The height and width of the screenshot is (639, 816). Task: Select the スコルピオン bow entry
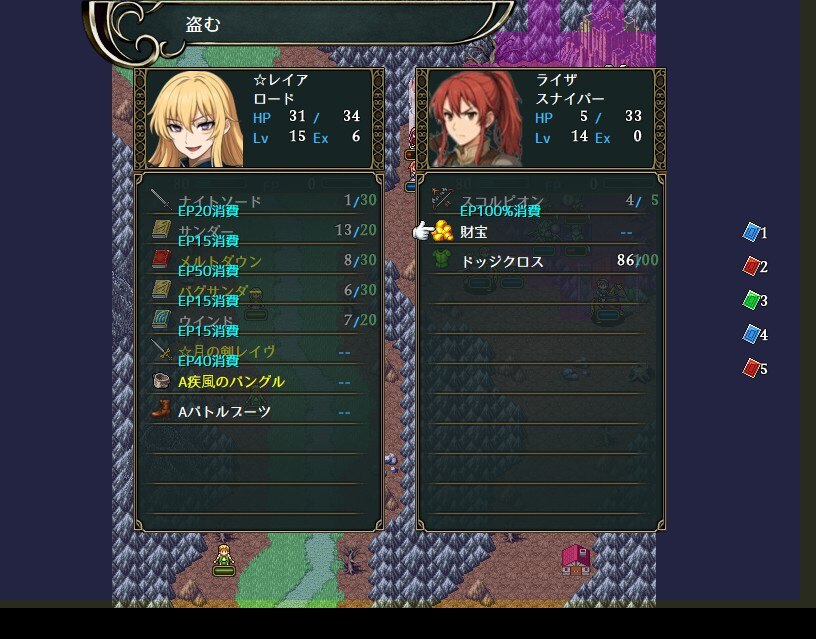[500, 201]
